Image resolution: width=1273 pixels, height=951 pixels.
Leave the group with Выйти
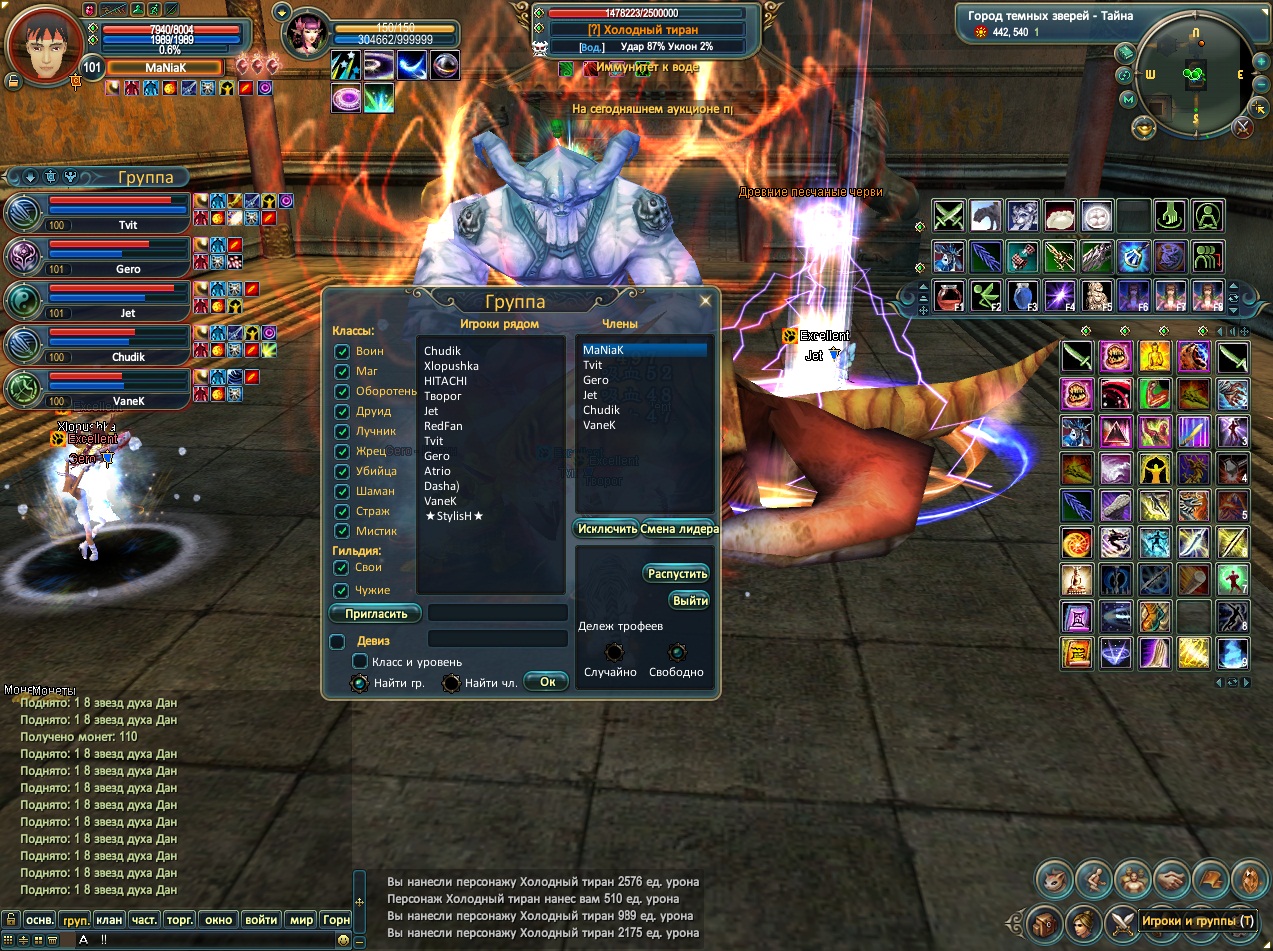[690, 600]
